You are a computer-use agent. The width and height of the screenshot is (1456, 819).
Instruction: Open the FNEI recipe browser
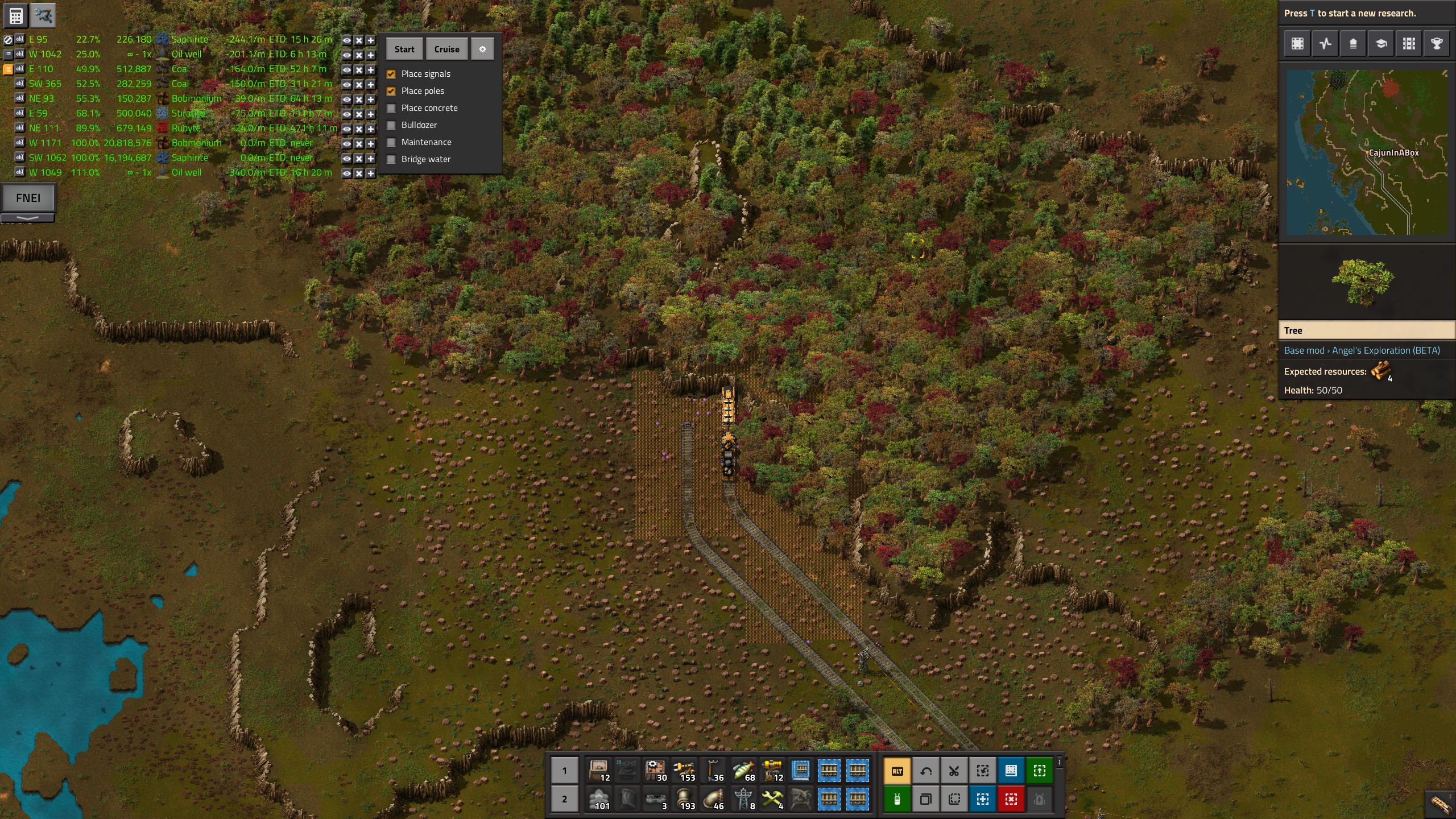(x=28, y=198)
